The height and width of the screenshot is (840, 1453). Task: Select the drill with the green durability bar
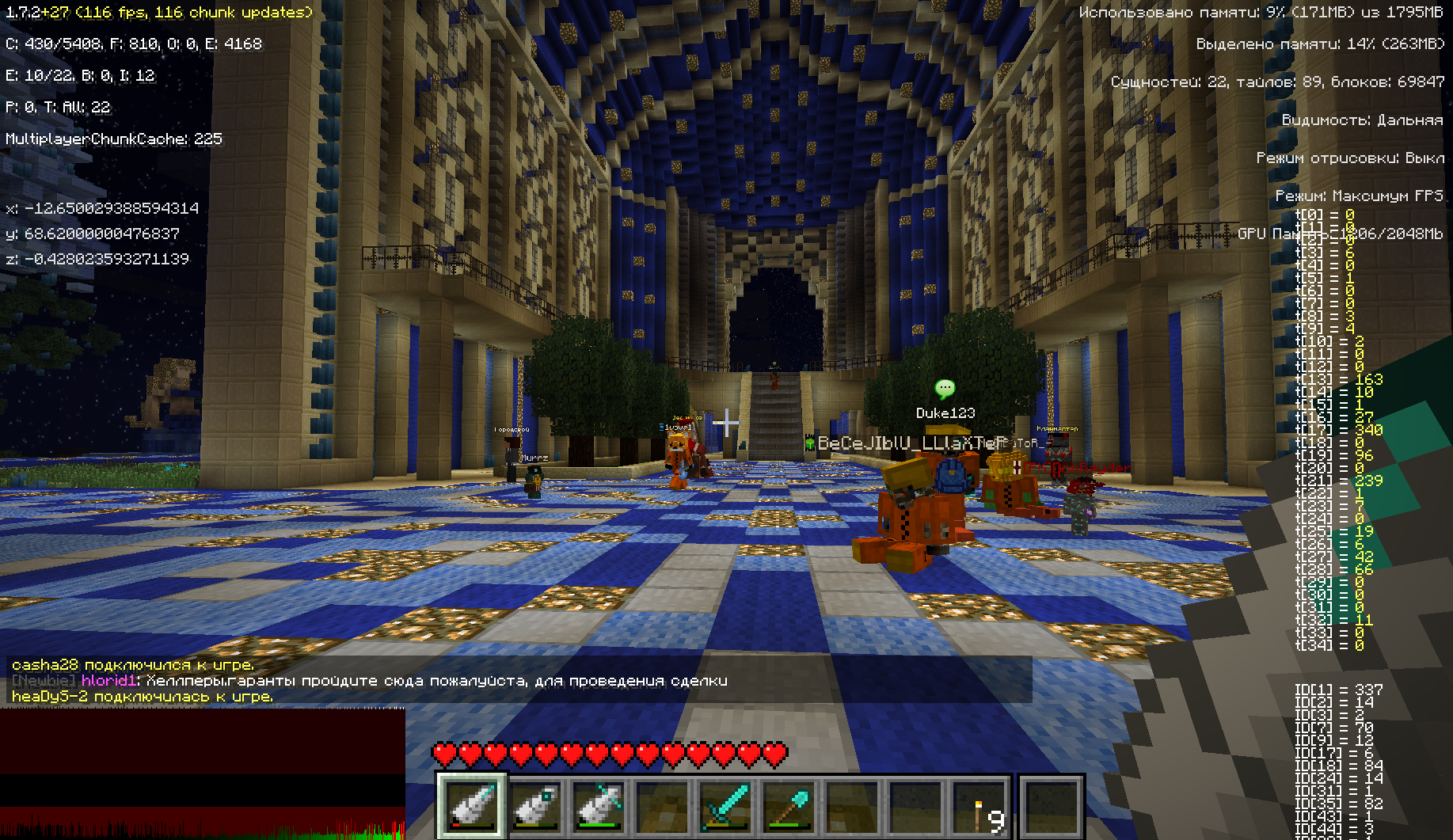tap(599, 806)
